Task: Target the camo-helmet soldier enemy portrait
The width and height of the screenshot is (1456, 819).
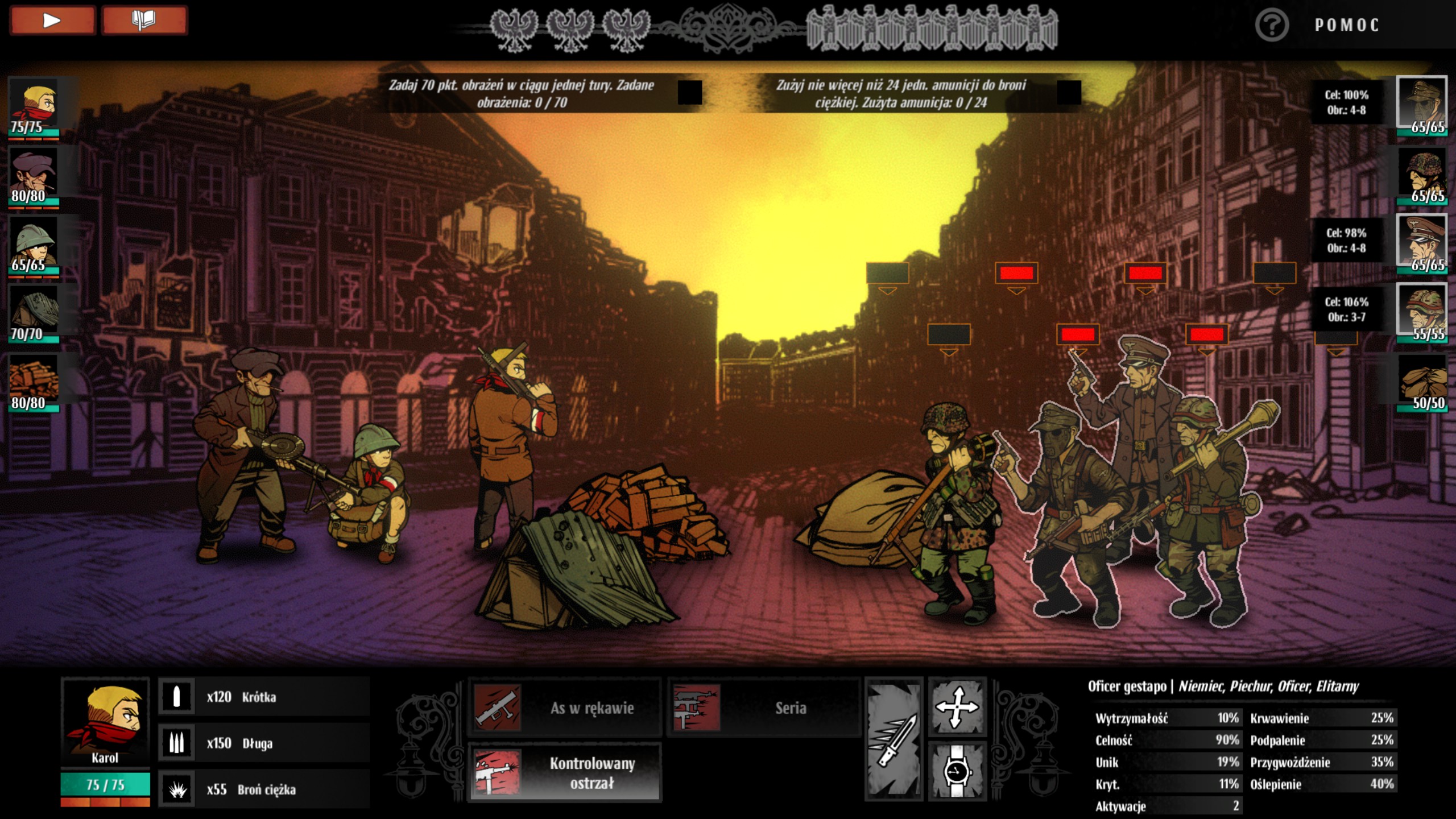Action: (x=1421, y=175)
